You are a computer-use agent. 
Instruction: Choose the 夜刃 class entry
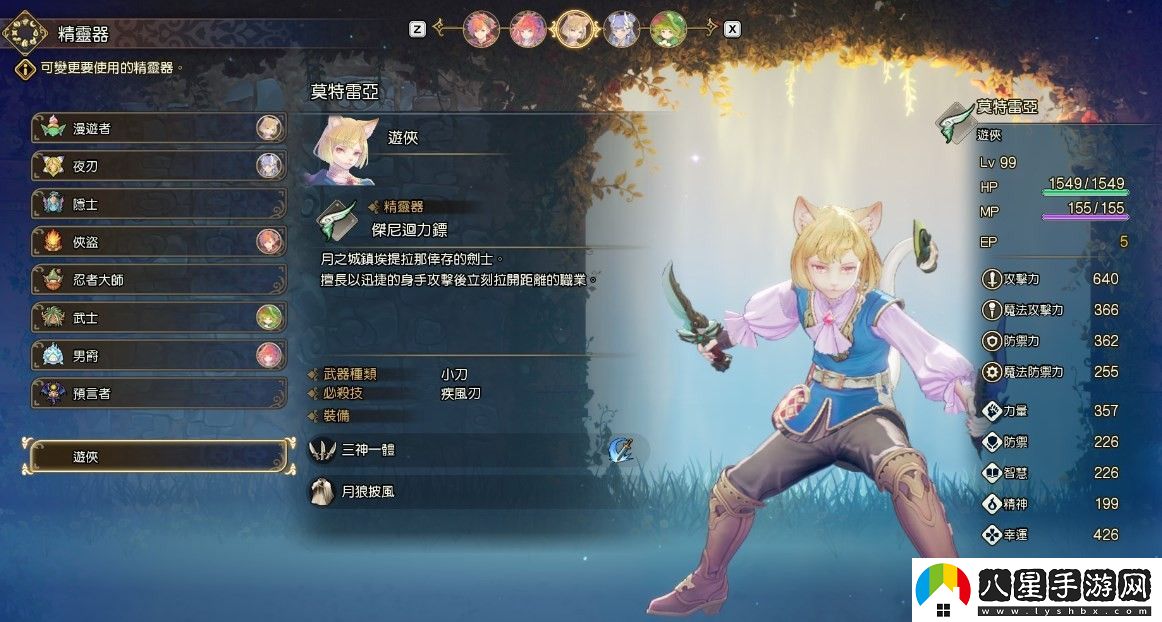(x=158, y=166)
